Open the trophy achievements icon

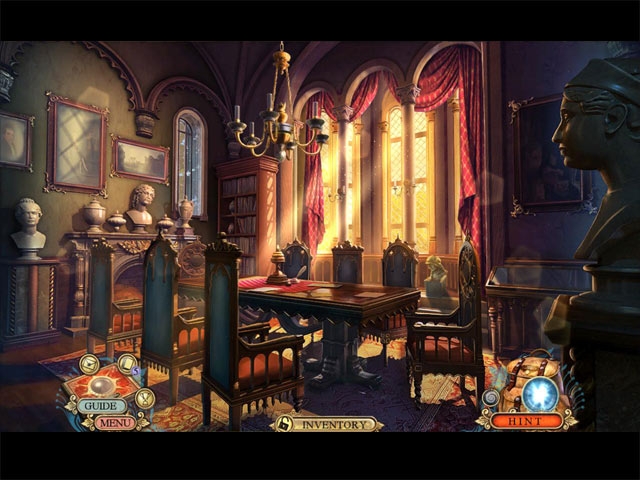click(145, 398)
